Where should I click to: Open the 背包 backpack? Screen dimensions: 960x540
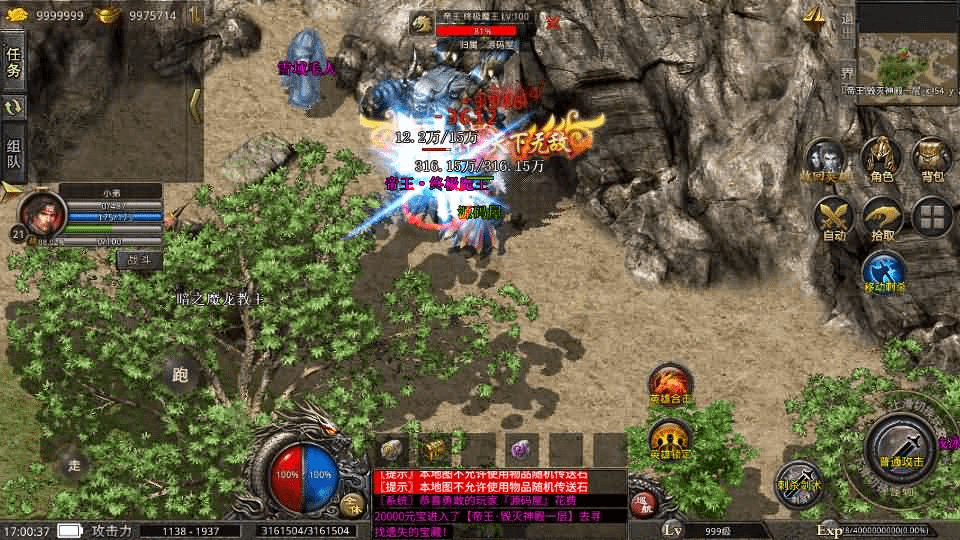point(932,160)
